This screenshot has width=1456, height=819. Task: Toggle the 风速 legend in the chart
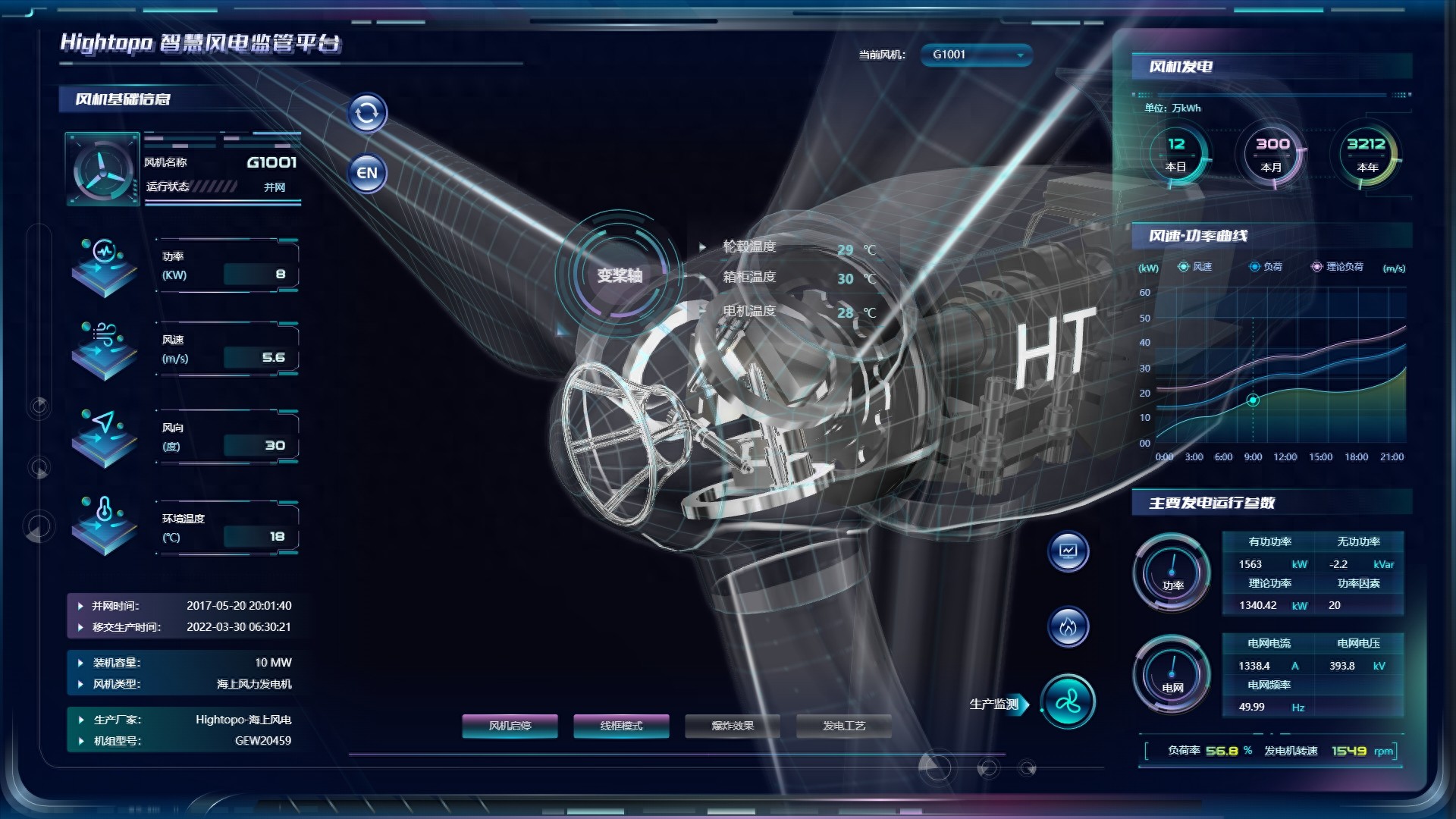tap(1195, 267)
